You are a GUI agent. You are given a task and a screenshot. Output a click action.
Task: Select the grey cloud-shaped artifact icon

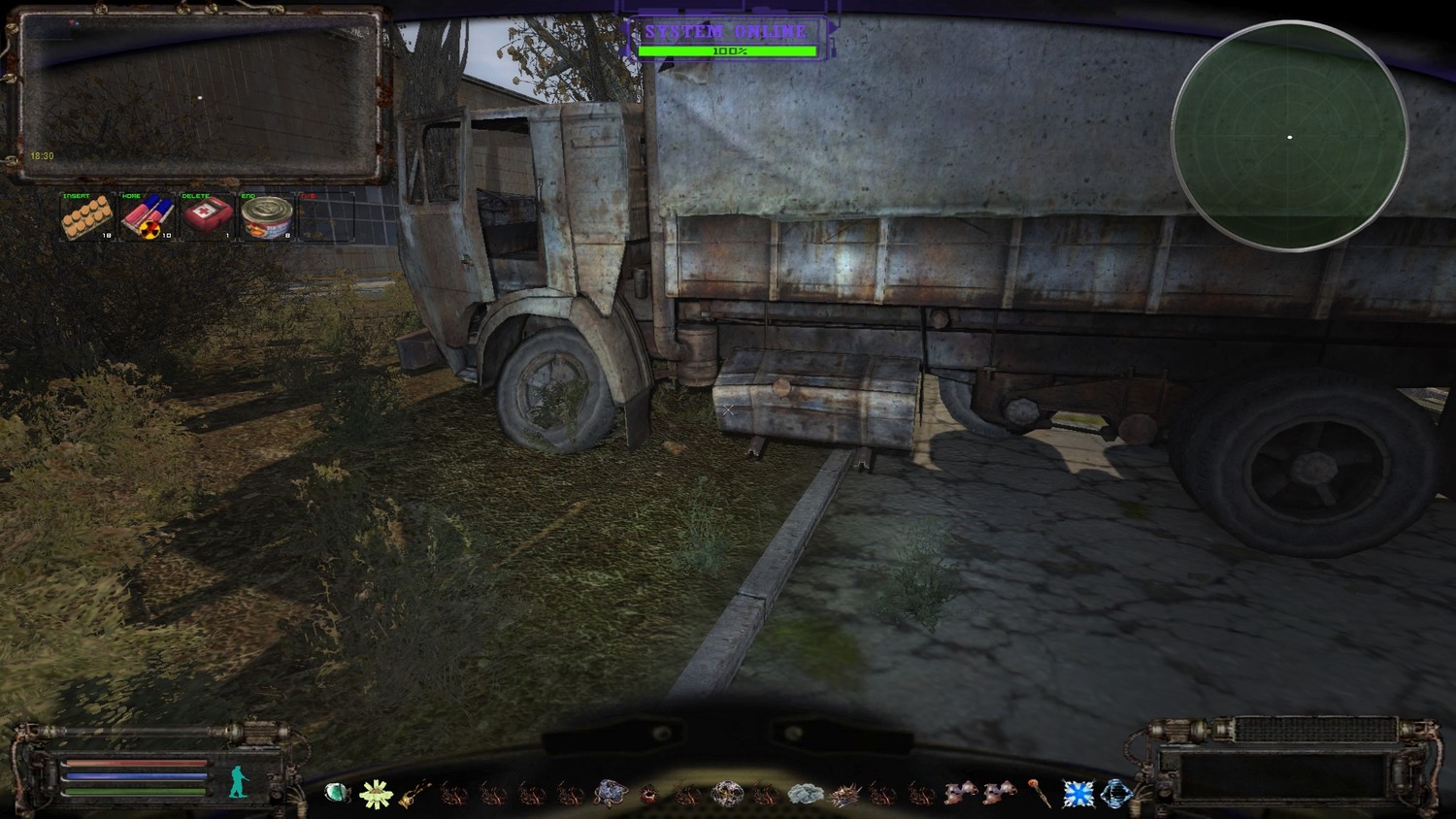(x=805, y=795)
